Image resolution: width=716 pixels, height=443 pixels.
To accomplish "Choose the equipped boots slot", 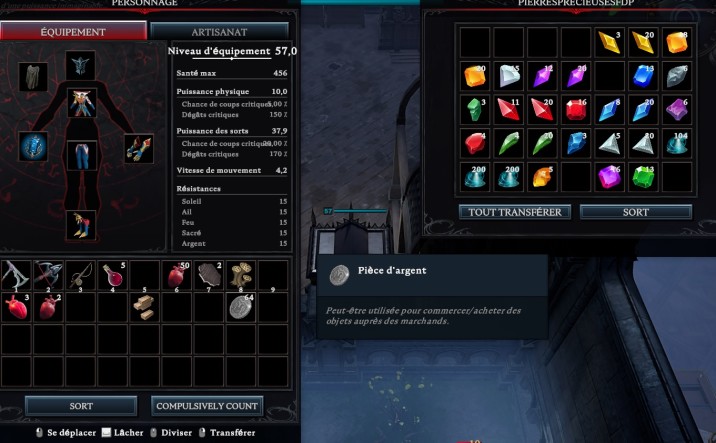I will click(x=80, y=224).
